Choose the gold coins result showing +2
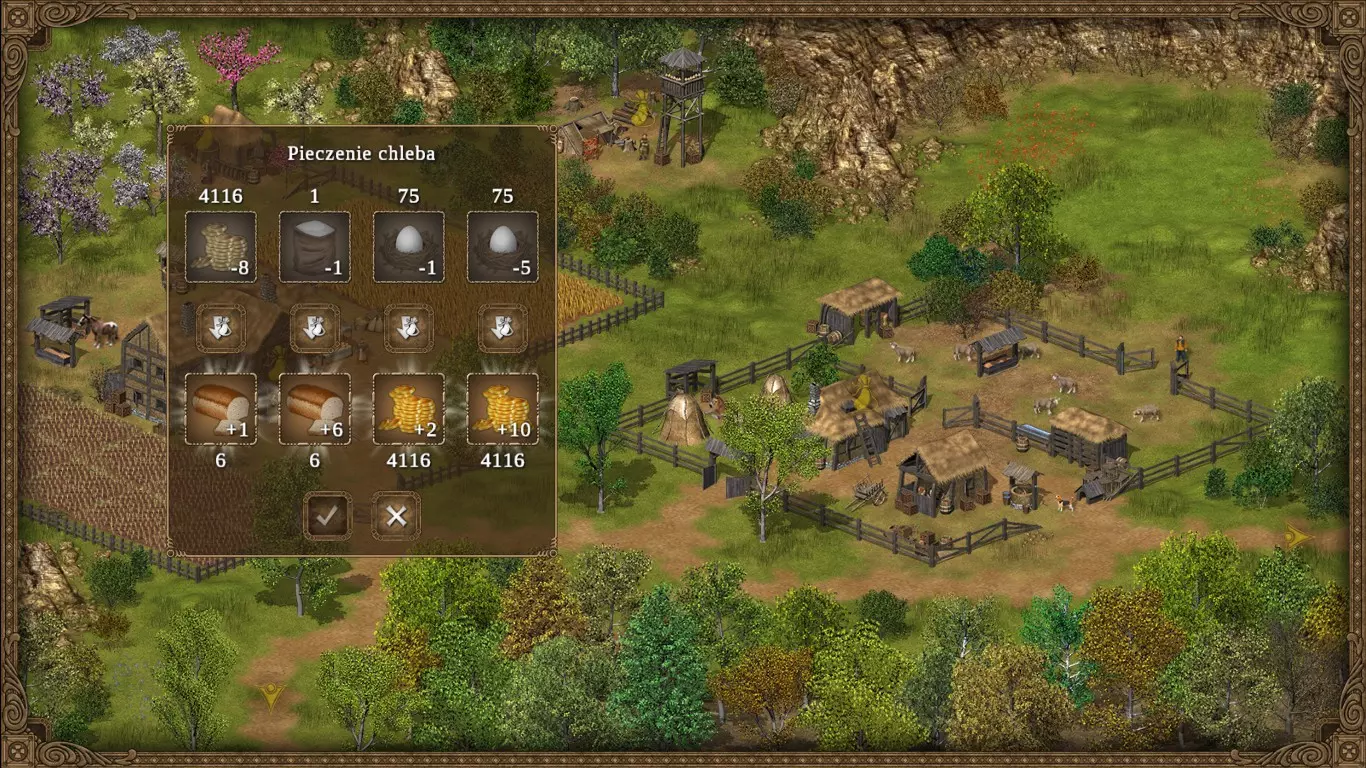This screenshot has width=1366, height=768. (x=408, y=408)
